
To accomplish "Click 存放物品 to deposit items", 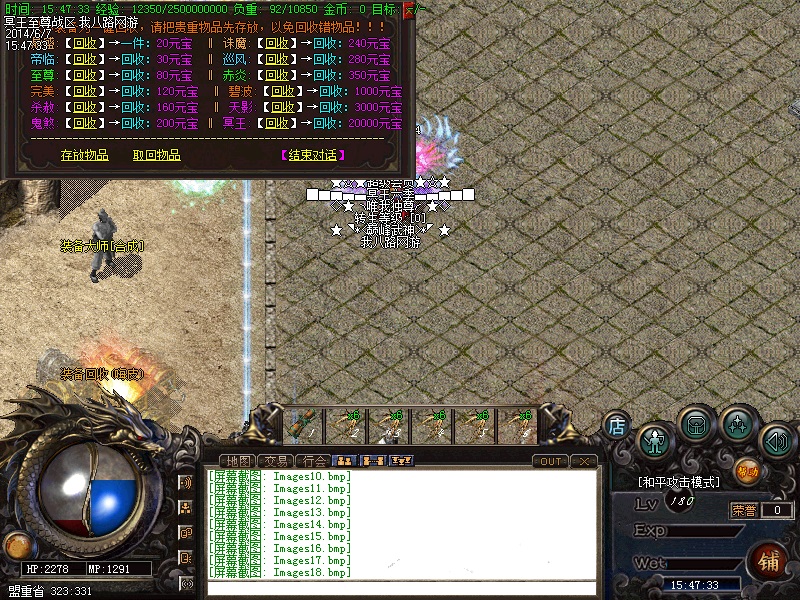I will 84,155.
